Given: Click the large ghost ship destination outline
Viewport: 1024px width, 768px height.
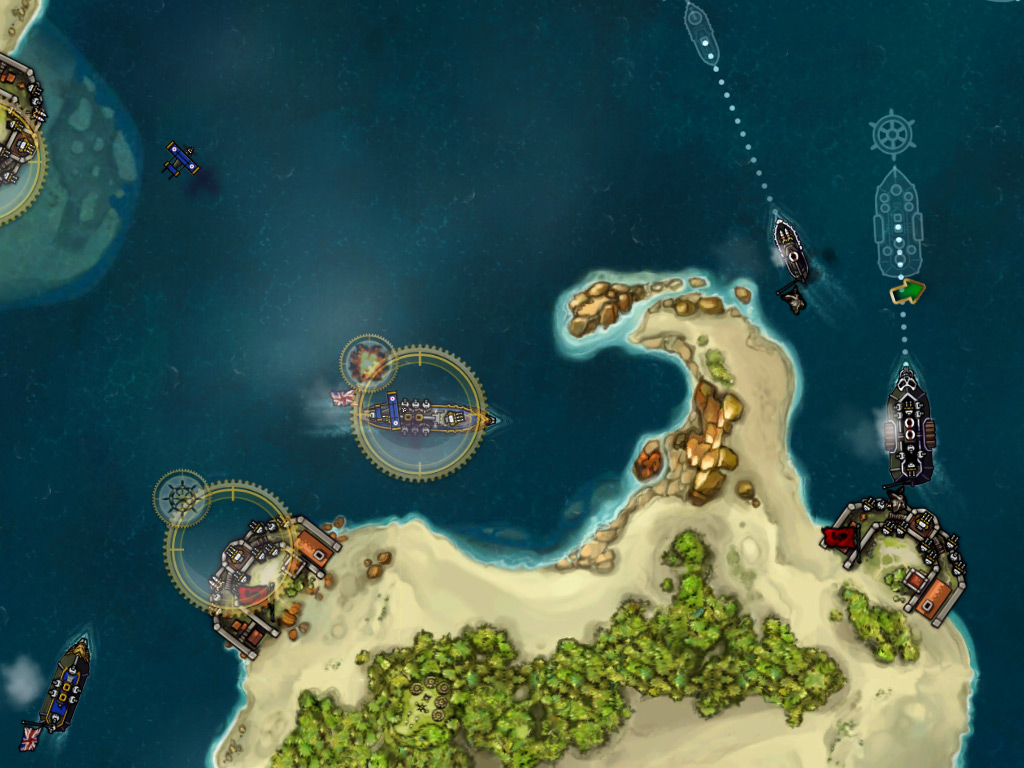Looking at the screenshot, I should (x=897, y=222).
